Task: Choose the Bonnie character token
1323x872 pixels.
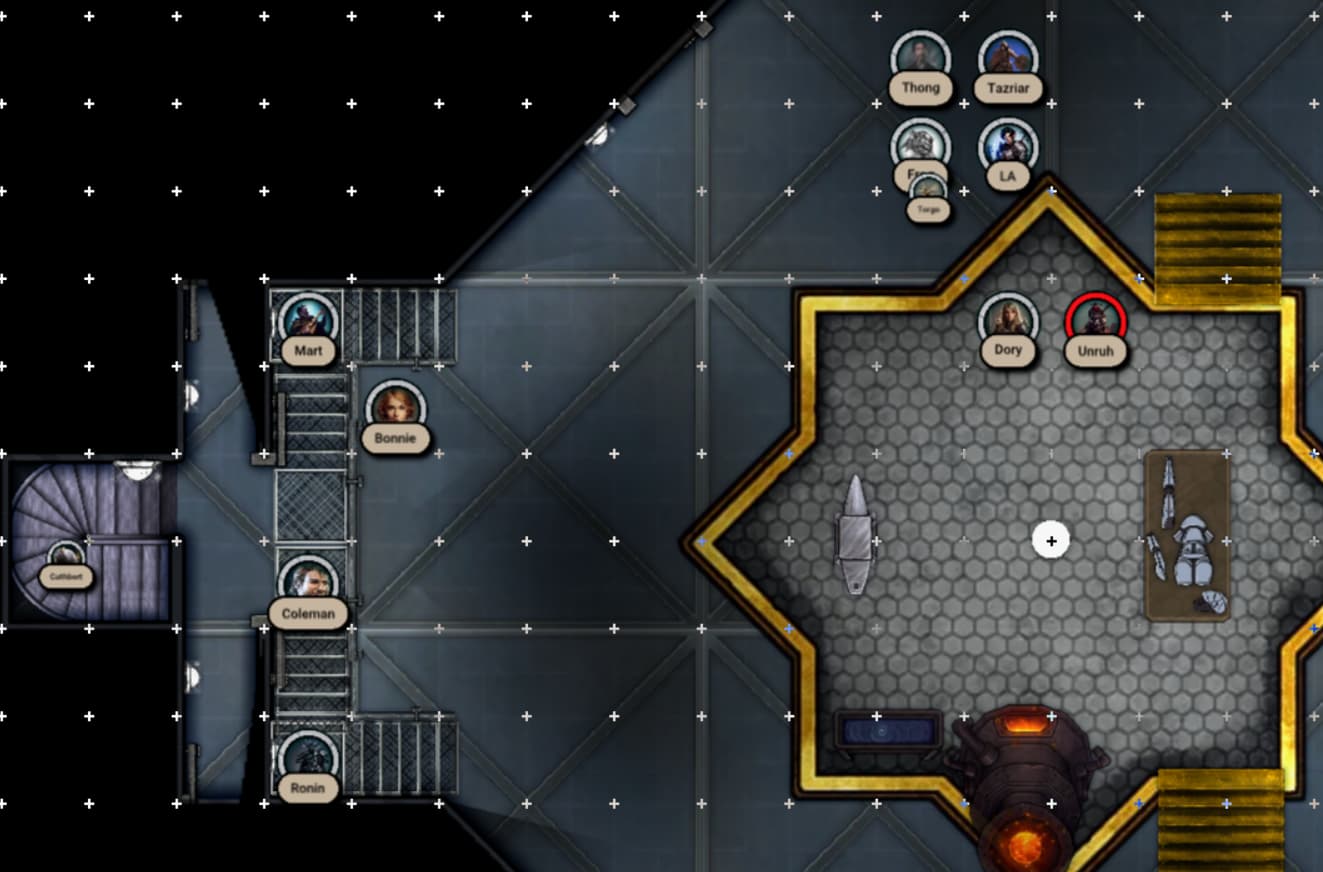Action: pyautogui.click(x=396, y=410)
